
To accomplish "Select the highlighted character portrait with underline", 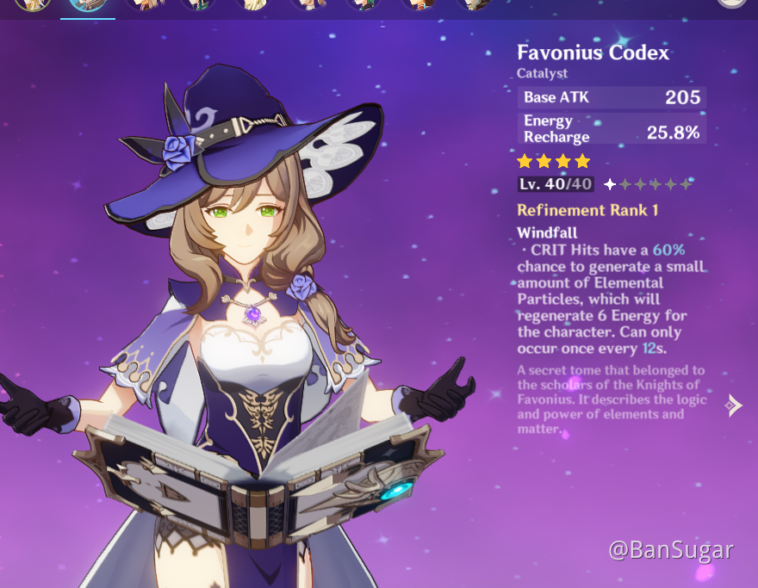I will point(88,5).
